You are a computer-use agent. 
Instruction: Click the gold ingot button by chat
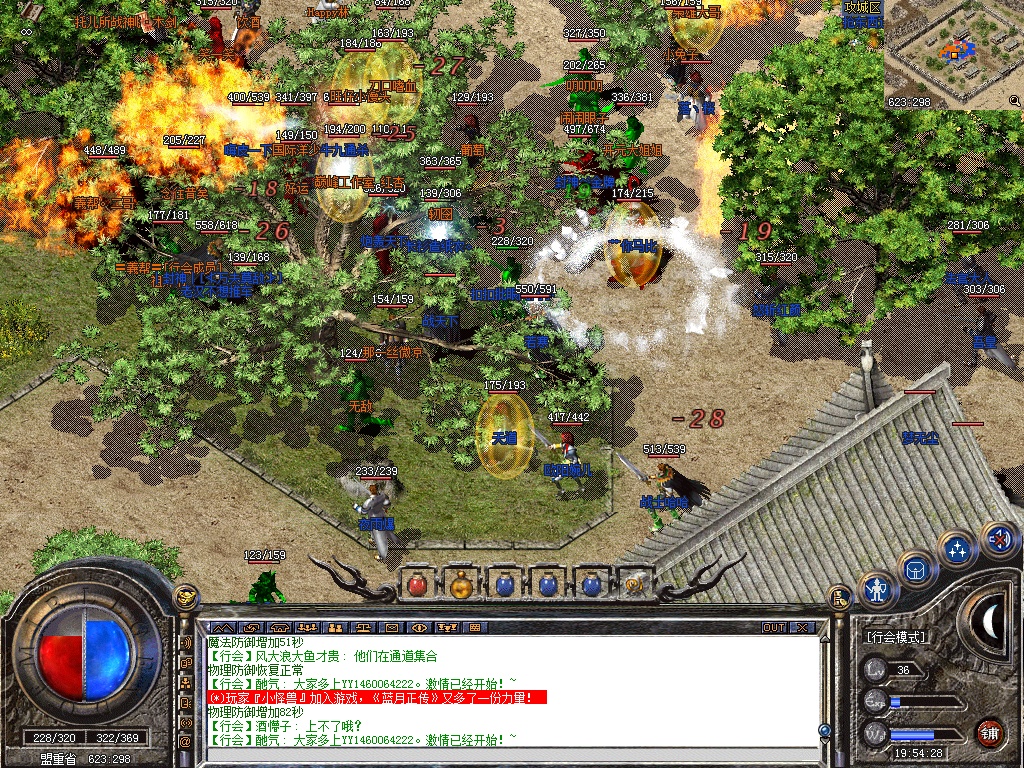point(185,597)
